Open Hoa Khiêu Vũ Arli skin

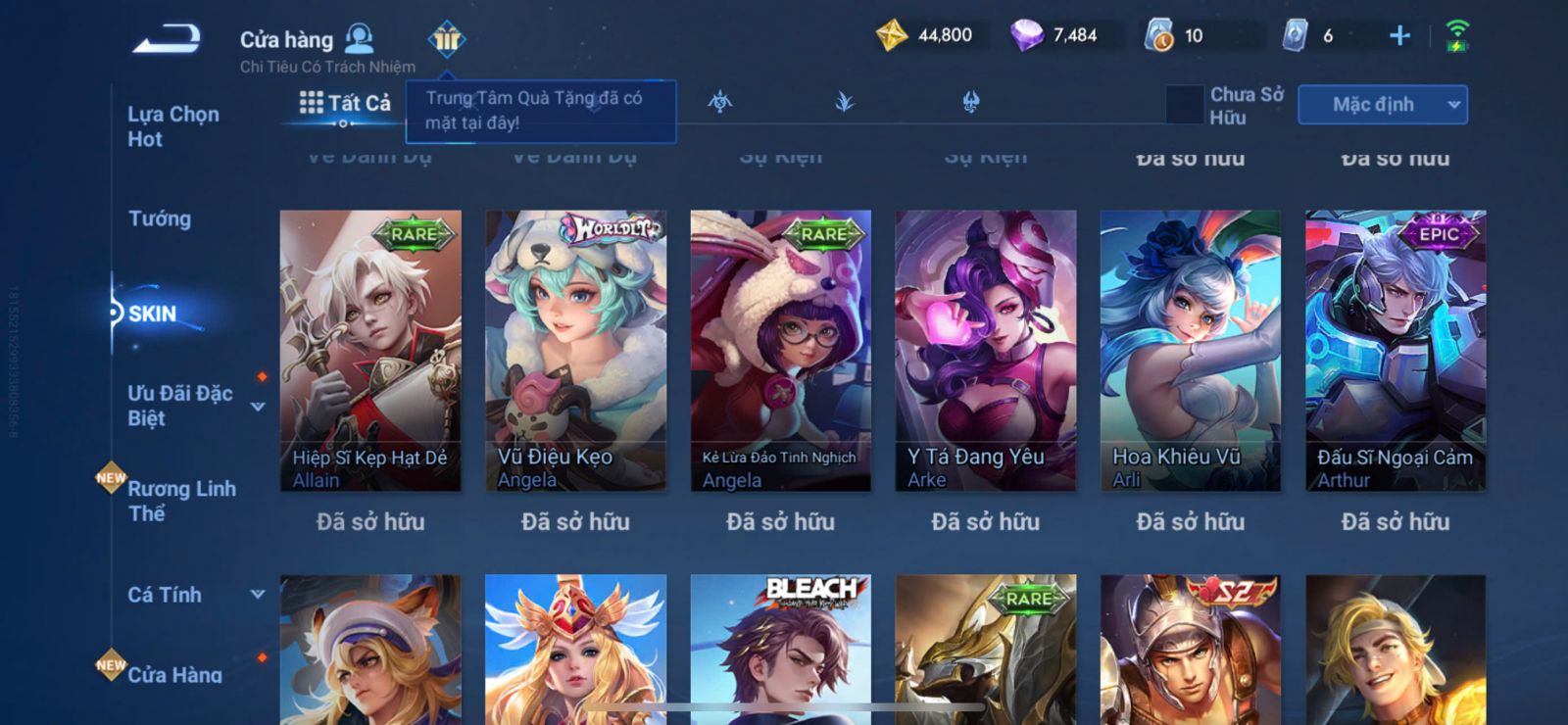coord(1190,350)
